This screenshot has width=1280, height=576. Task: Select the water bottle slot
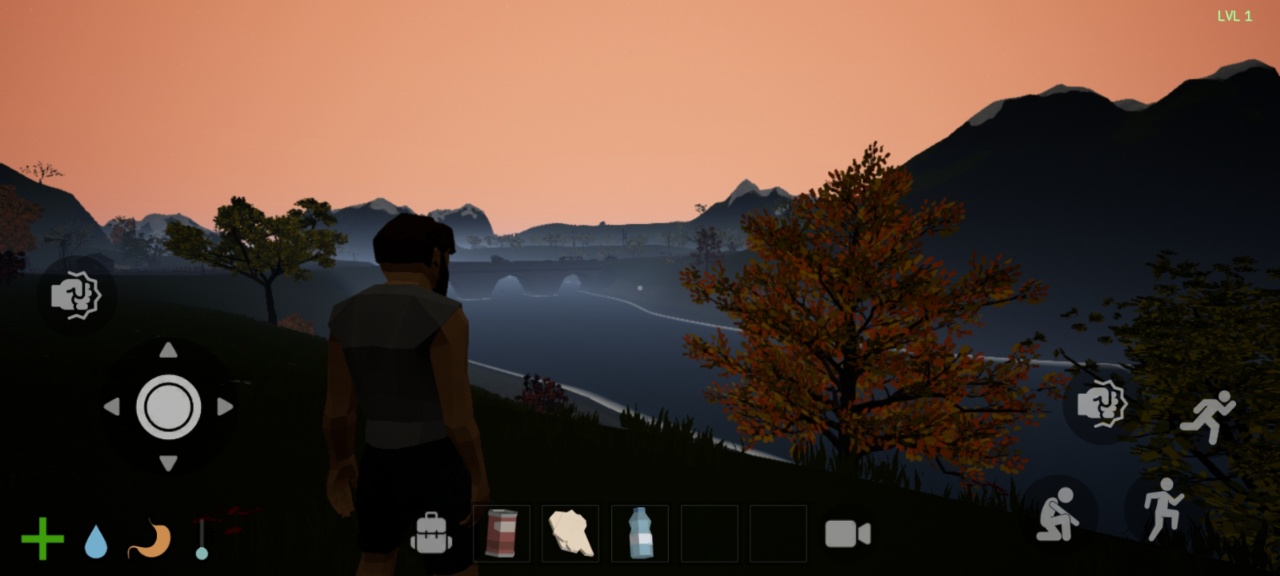click(640, 533)
